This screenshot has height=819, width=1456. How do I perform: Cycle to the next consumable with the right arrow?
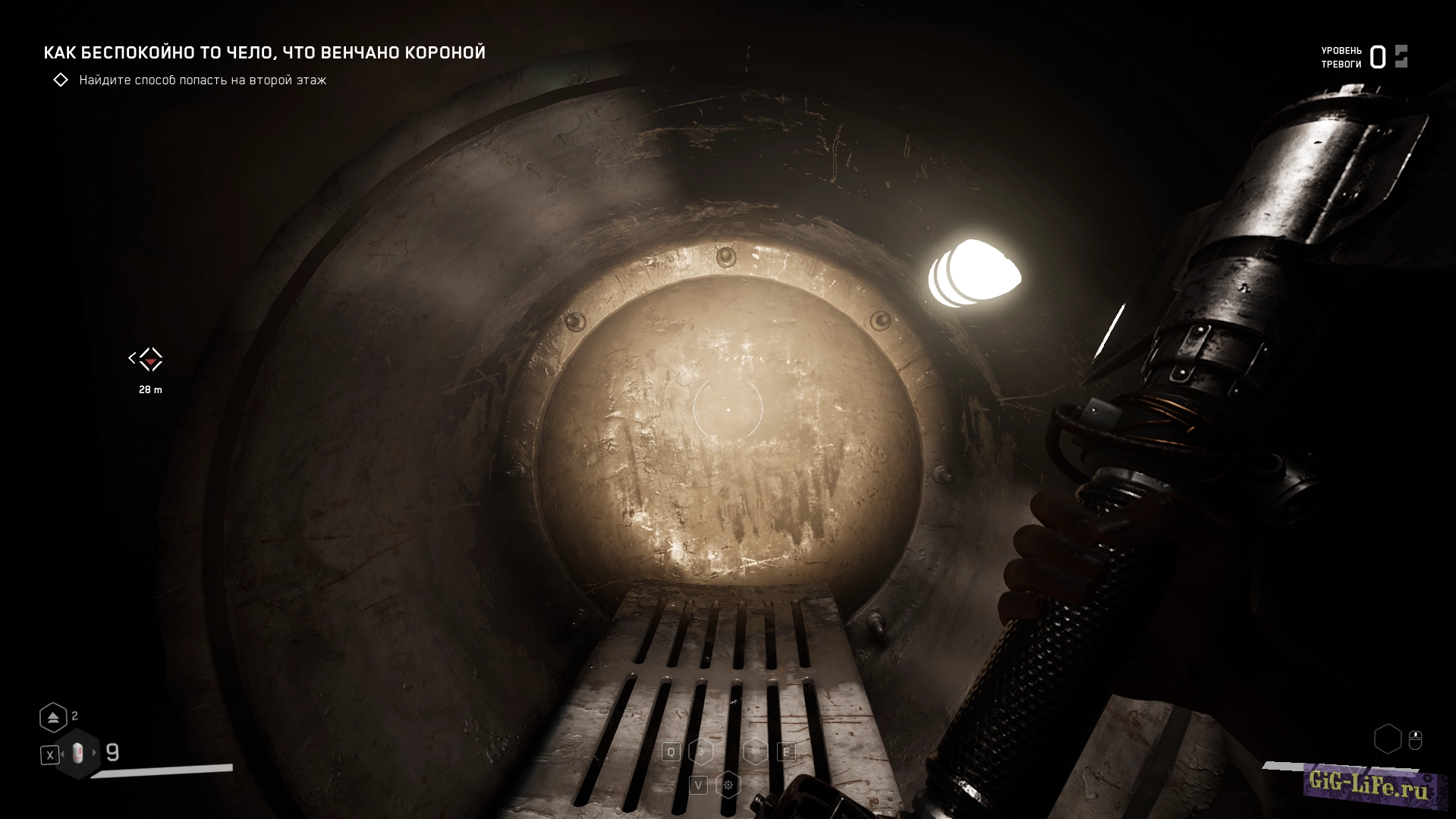[x=94, y=753]
